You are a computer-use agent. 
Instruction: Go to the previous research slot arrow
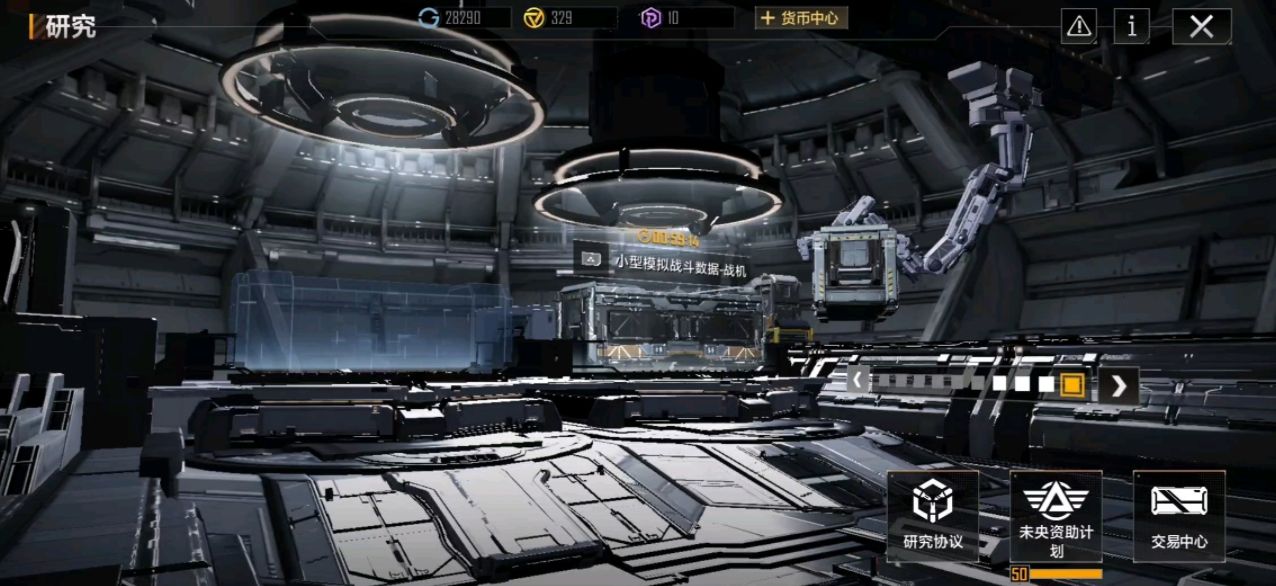click(857, 381)
